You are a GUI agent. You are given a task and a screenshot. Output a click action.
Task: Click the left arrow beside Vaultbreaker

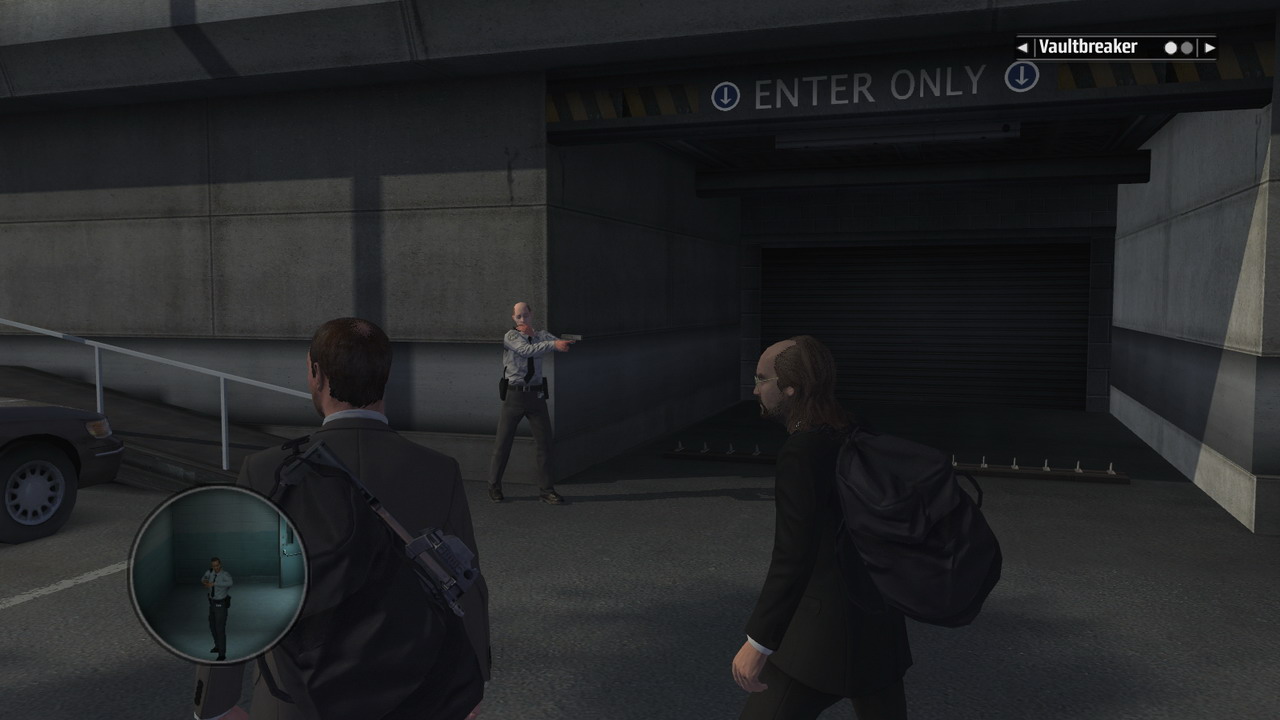click(x=1023, y=47)
